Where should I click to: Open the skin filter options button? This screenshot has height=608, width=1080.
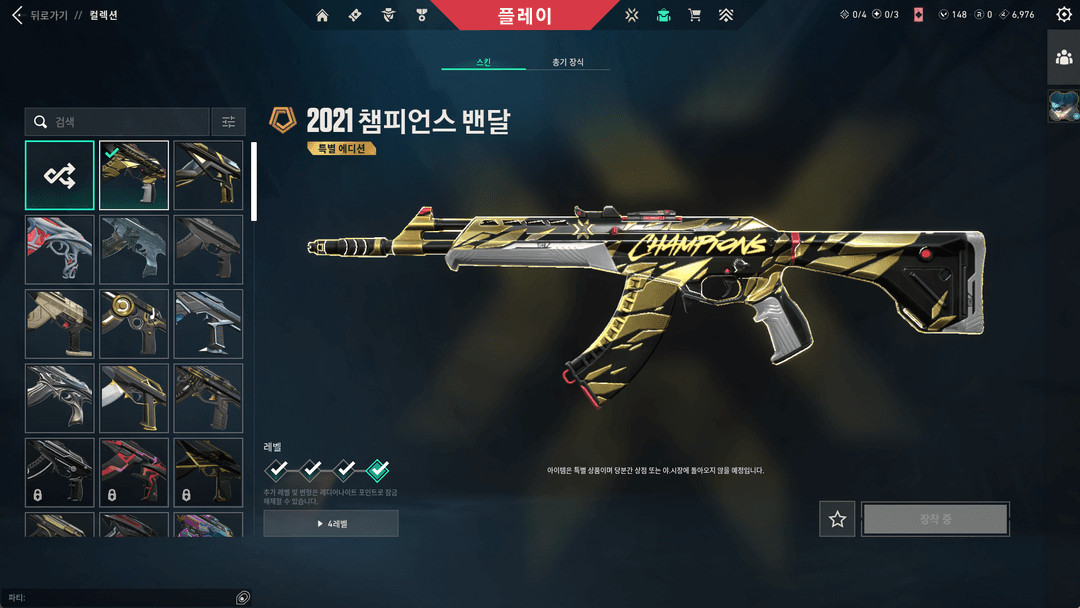click(x=228, y=122)
